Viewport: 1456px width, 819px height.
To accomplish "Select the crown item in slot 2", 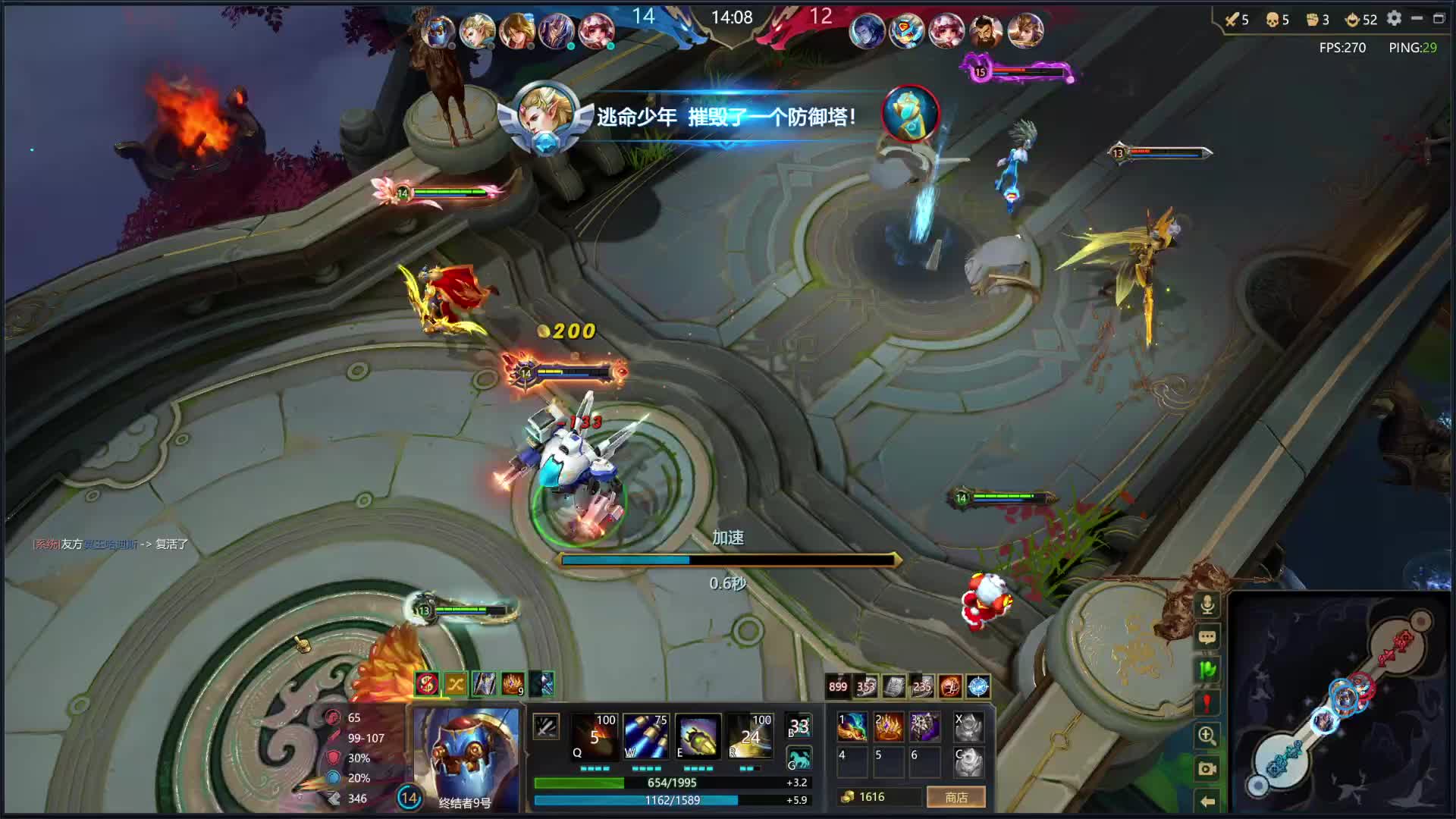I will click(x=889, y=726).
